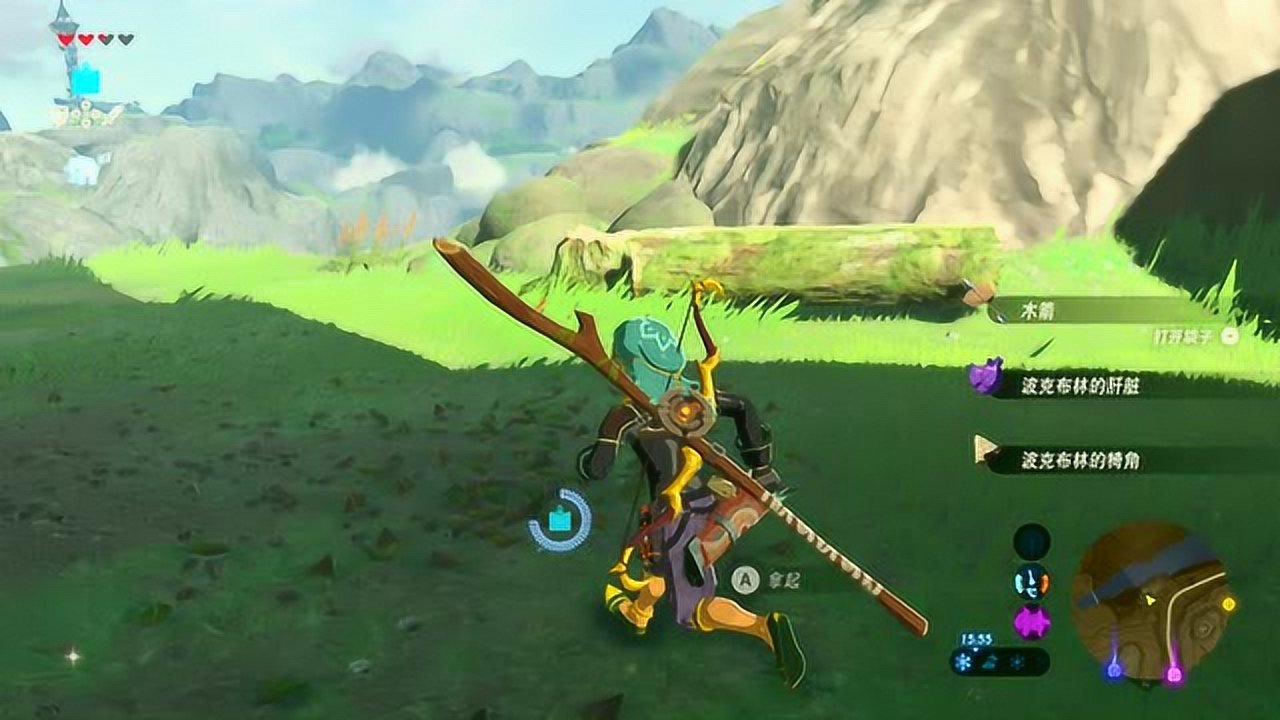Click the leftmost filled red heart

(65, 38)
